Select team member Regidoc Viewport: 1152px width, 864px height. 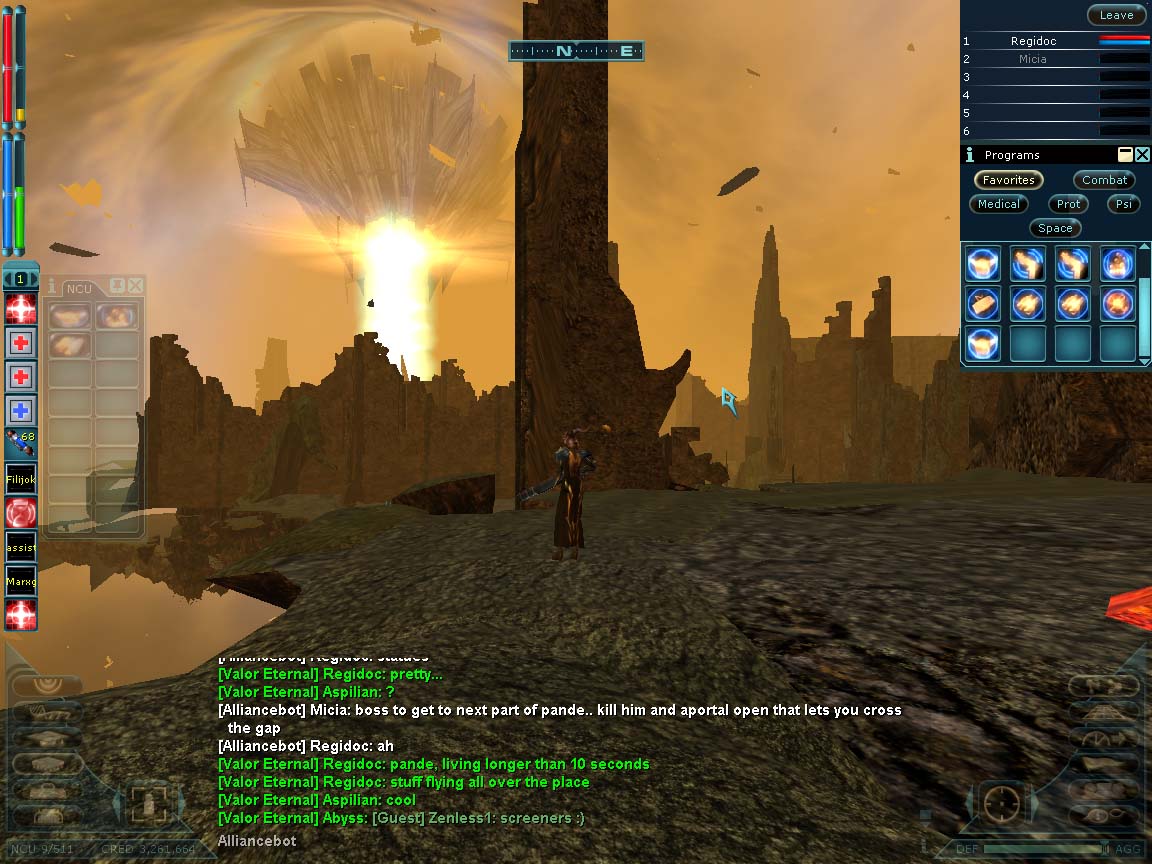[x=1033, y=41]
